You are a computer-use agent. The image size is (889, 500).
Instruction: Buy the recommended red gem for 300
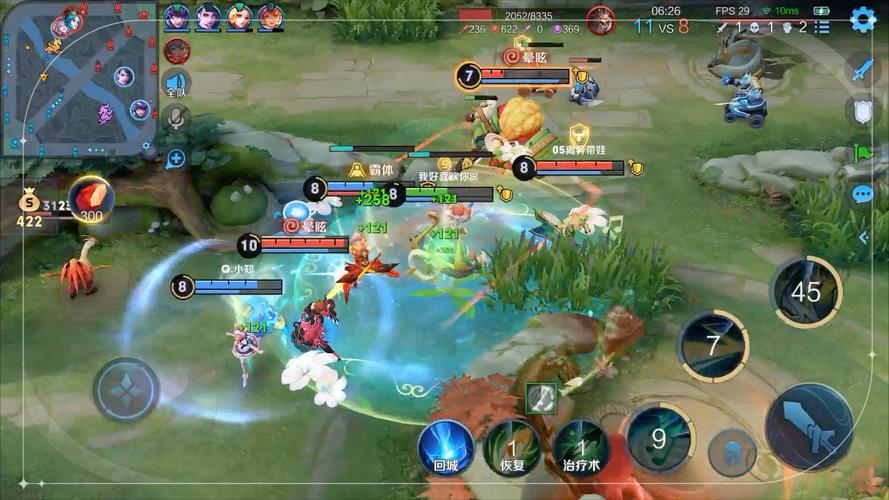click(91, 197)
